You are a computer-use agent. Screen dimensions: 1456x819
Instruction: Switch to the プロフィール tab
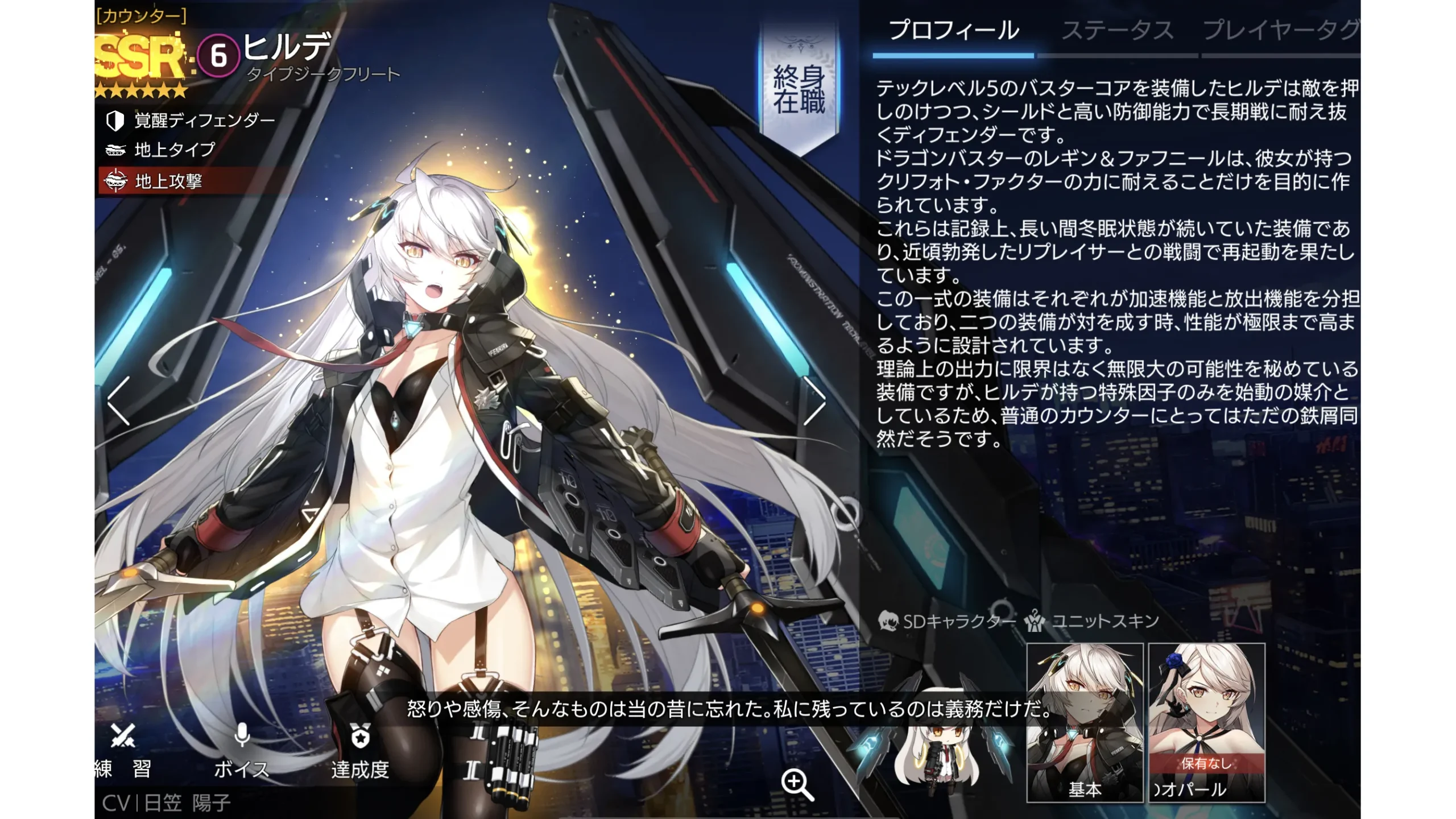953,31
